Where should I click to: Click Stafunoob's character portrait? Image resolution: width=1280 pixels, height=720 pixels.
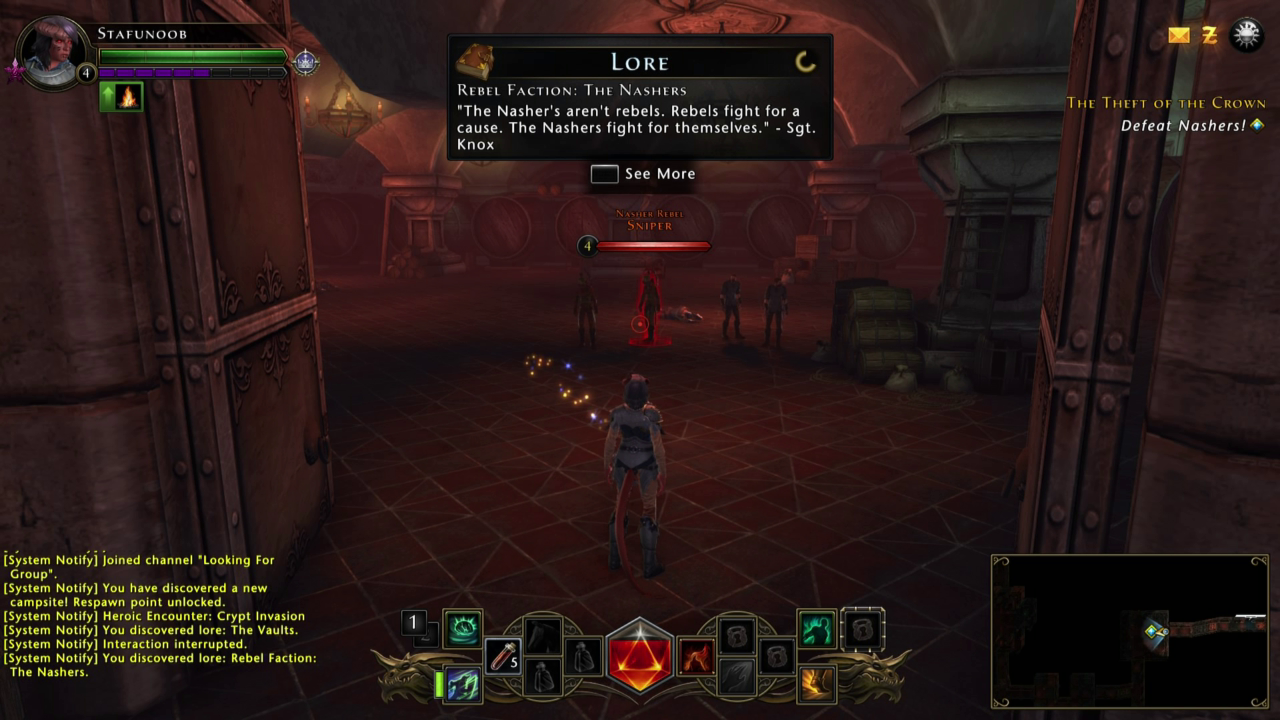[x=54, y=52]
